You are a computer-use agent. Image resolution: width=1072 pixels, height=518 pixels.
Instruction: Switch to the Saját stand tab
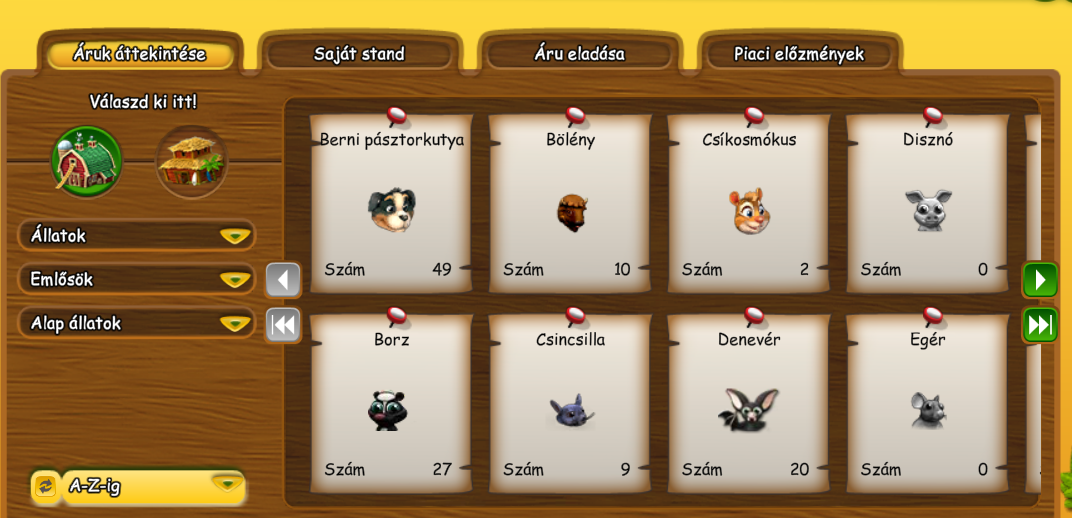pyautogui.click(x=359, y=54)
